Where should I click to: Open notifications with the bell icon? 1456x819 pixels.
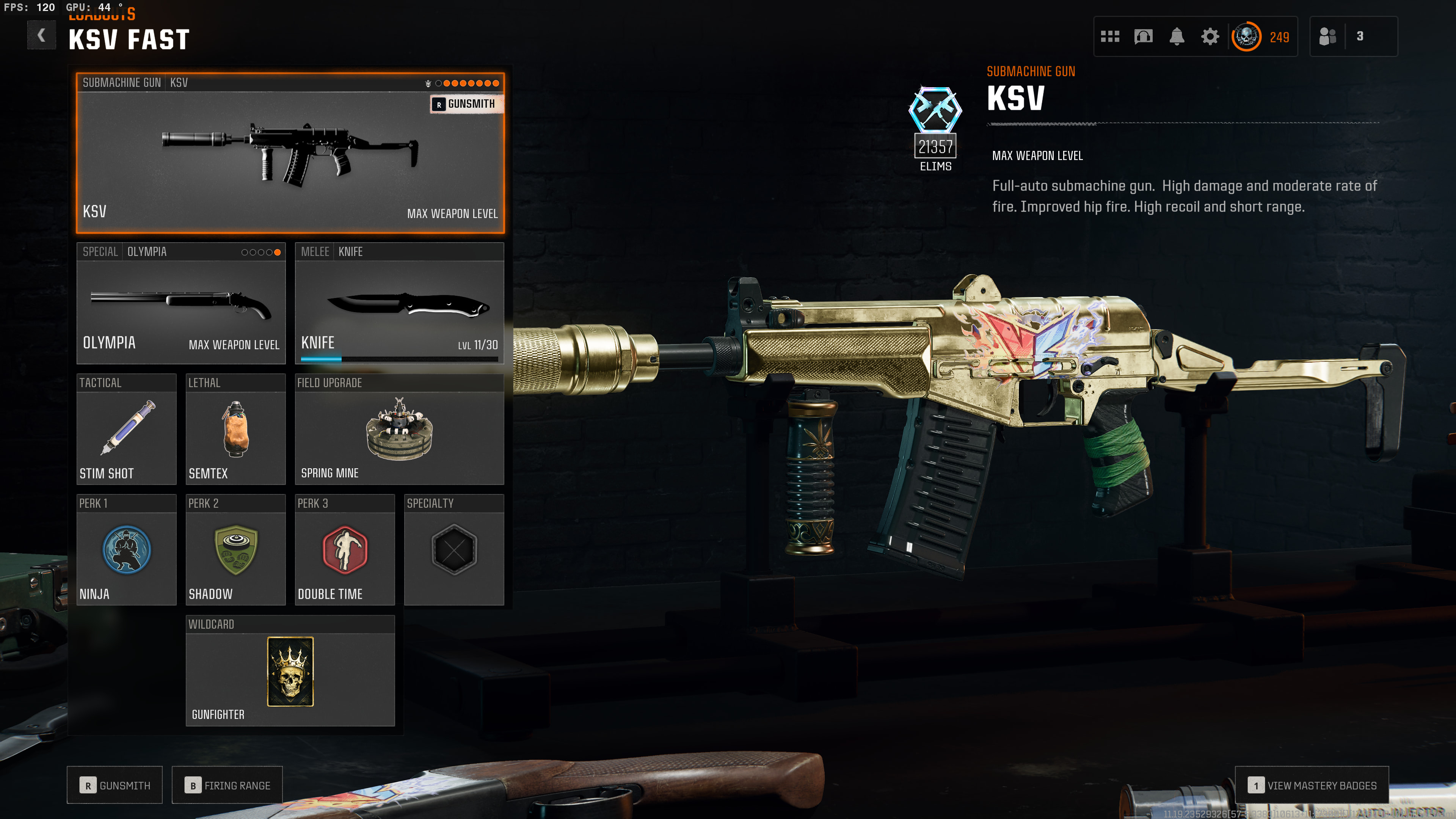[x=1177, y=37]
